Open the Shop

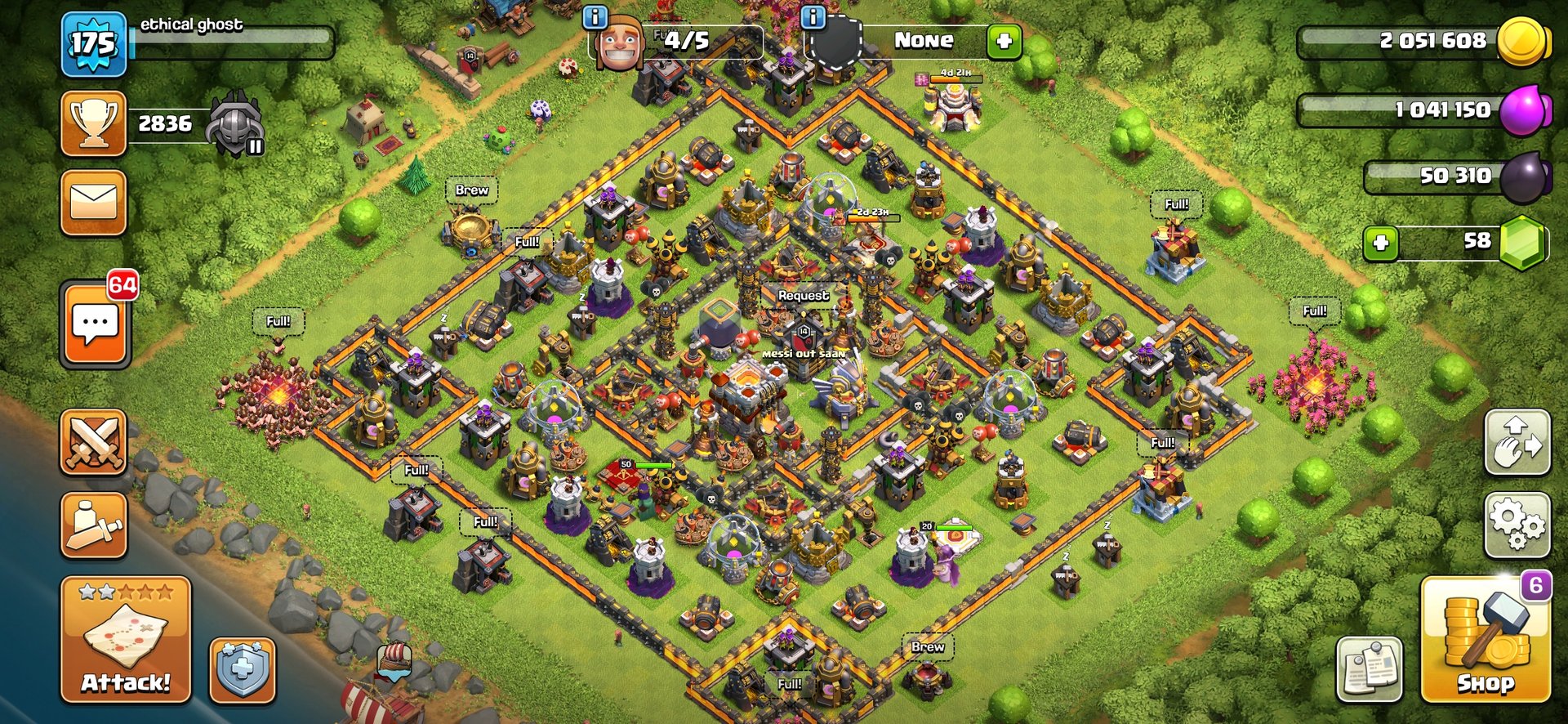click(x=1486, y=640)
